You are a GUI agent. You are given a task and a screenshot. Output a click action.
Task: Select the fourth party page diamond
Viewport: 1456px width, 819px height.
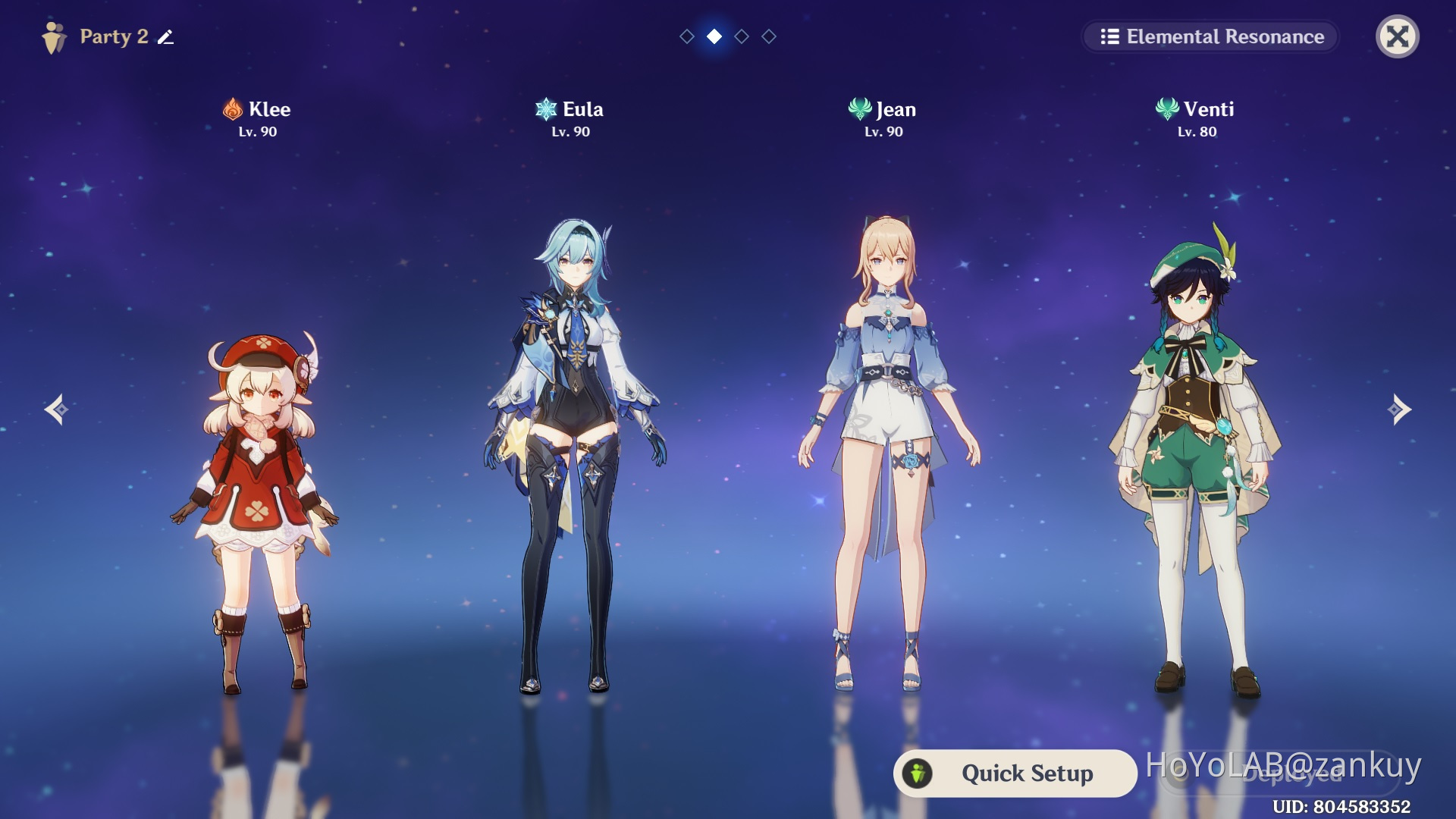coord(768,36)
